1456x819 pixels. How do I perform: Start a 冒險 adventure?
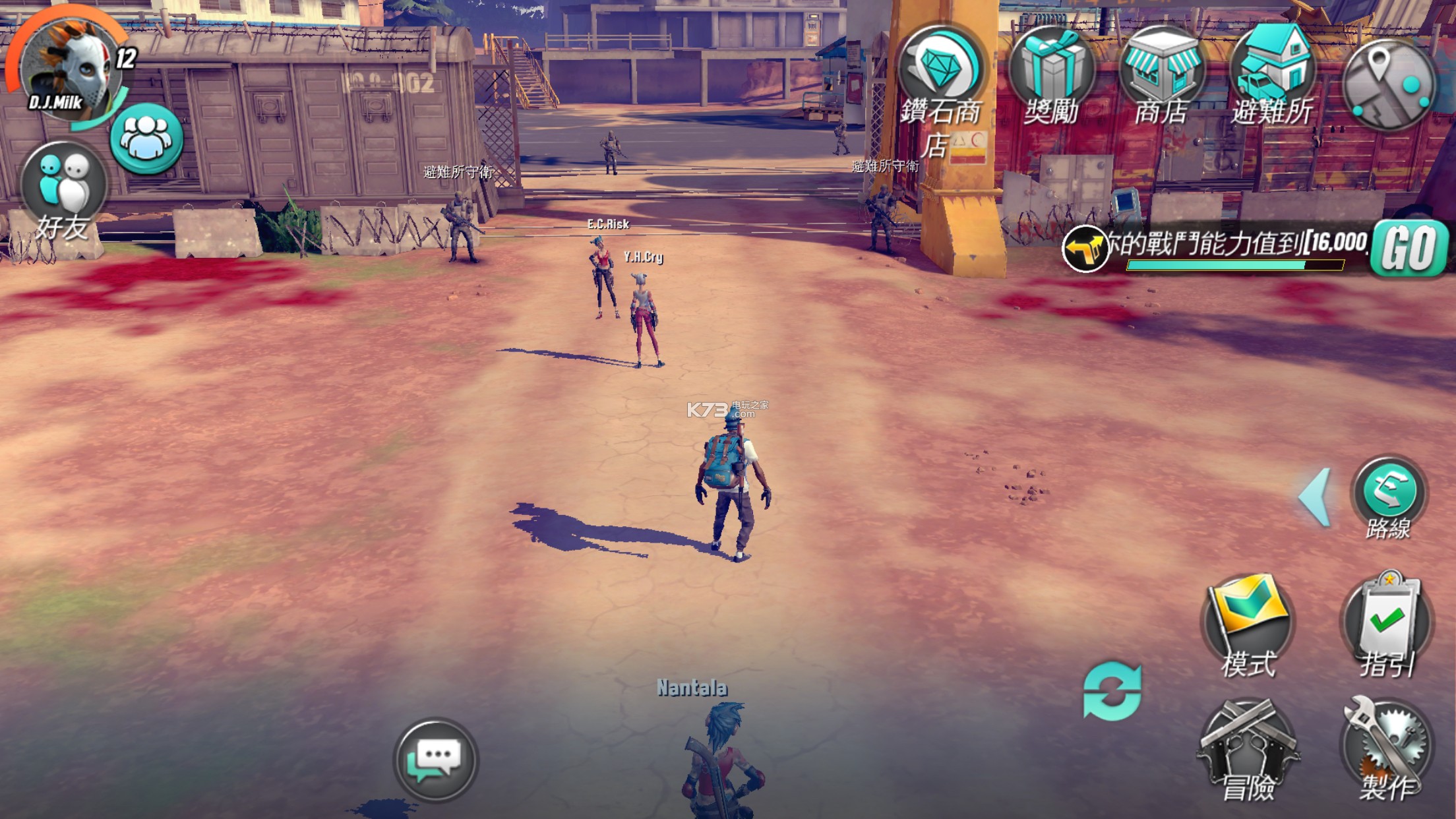(1248, 748)
